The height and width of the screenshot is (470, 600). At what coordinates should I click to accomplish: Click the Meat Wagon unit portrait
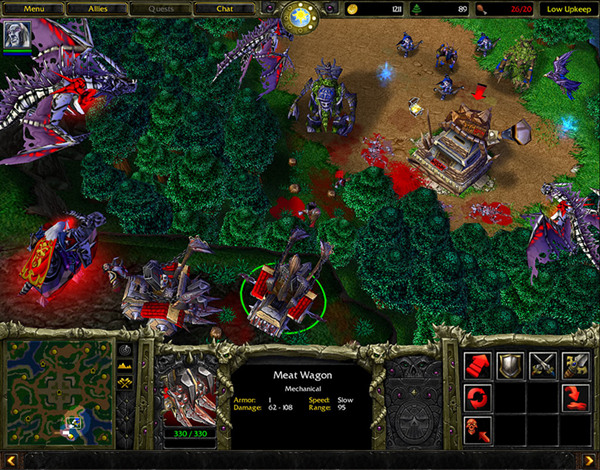pyautogui.click(x=189, y=390)
